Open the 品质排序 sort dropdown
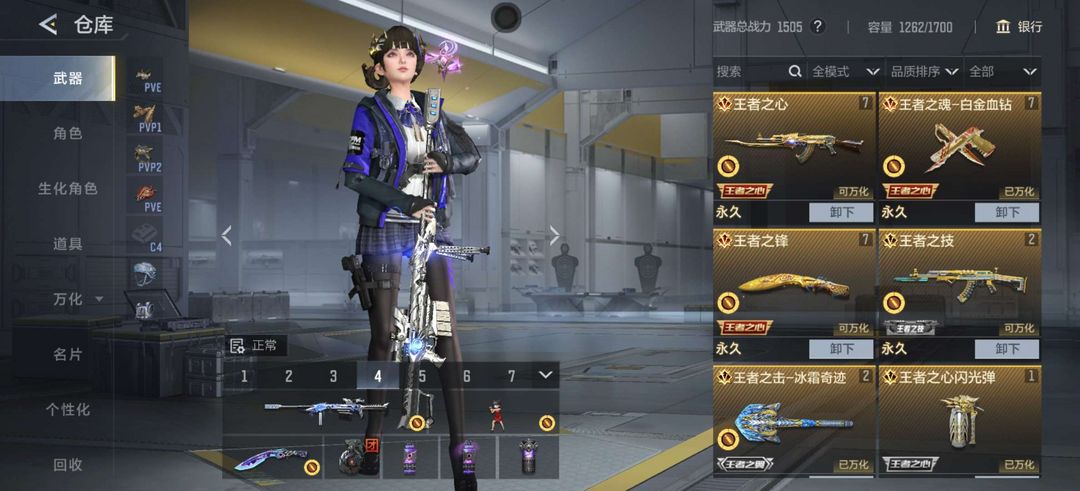This screenshot has width=1080, height=491. pyautogui.click(x=923, y=71)
